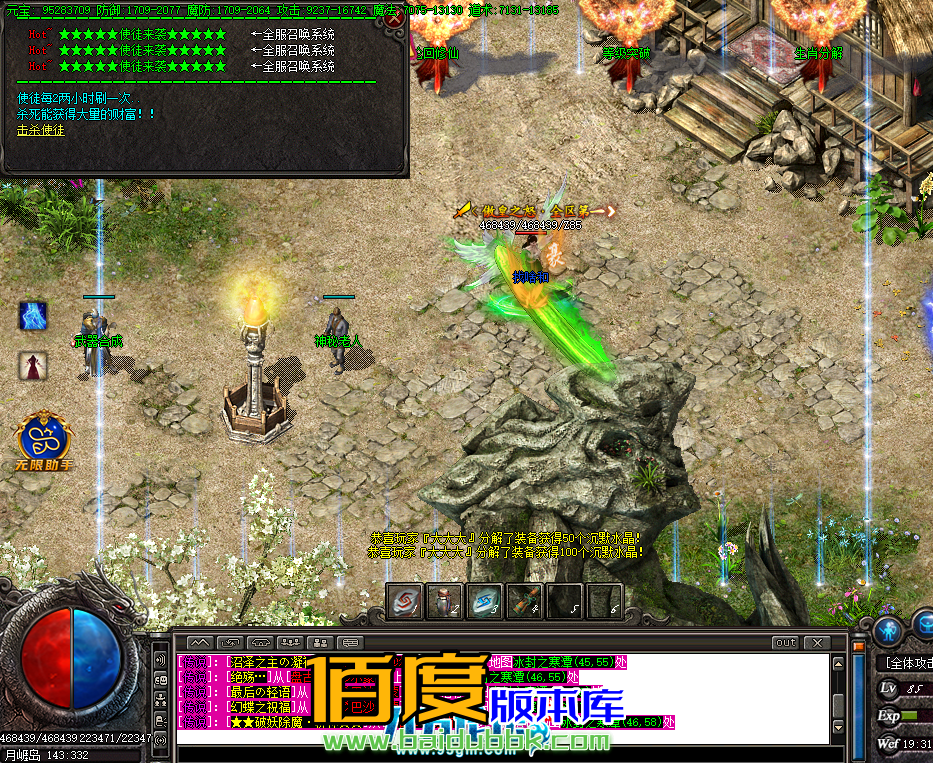Follow the yellow 击杀使徒 link
The width and height of the screenshot is (933, 763).
(41, 130)
